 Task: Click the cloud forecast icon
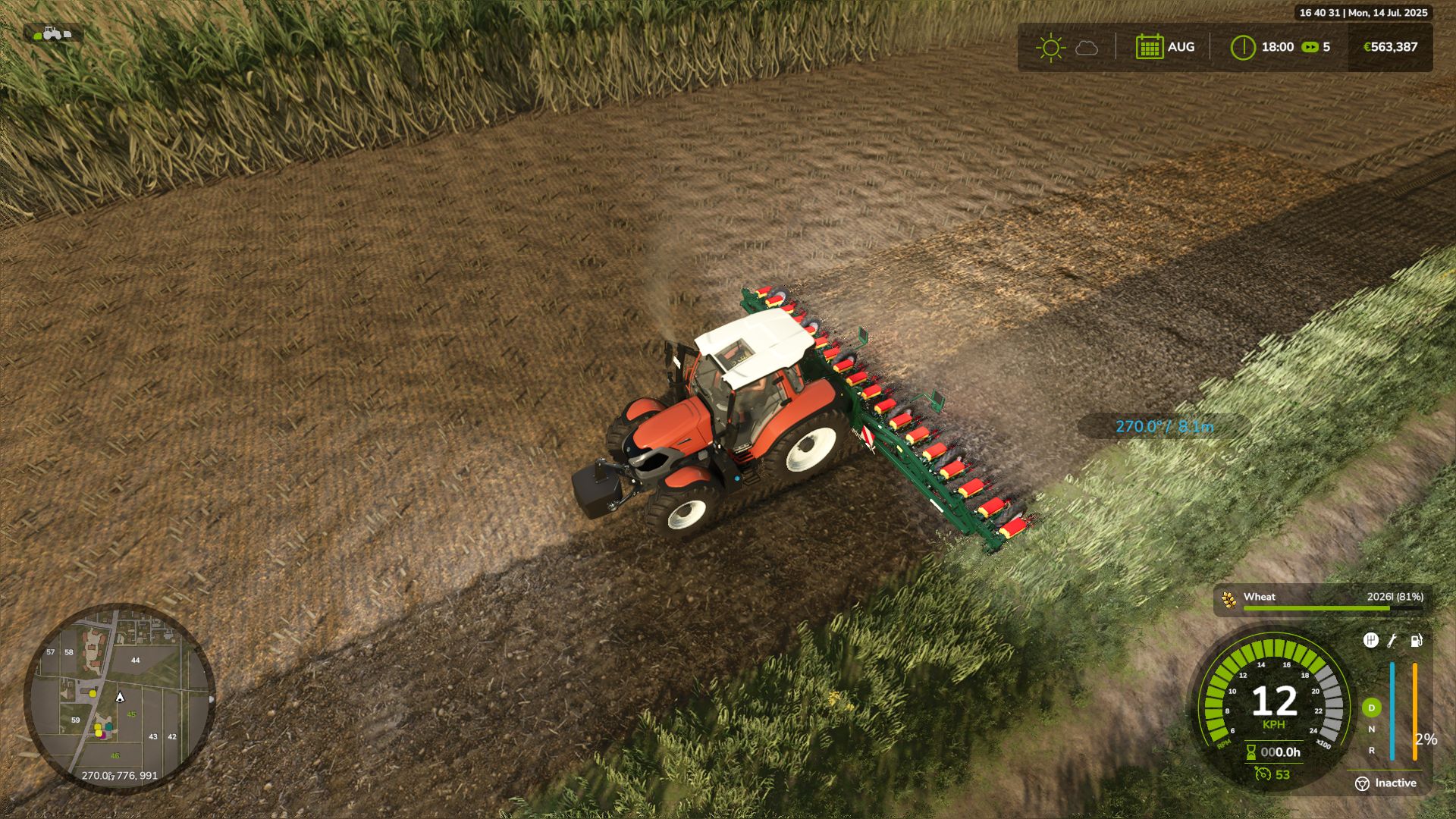[x=1087, y=48]
